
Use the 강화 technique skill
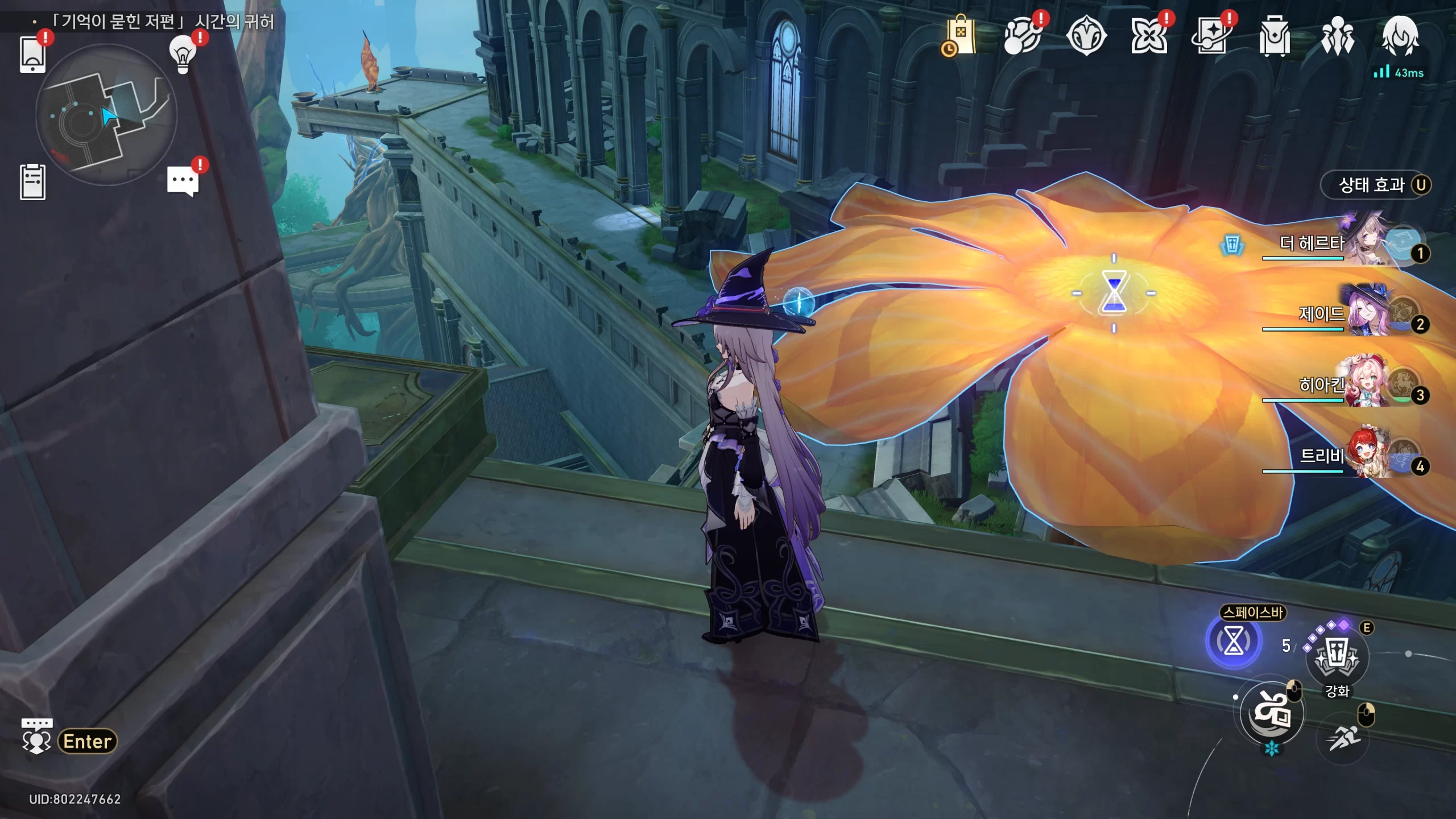pyautogui.click(x=1337, y=658)
